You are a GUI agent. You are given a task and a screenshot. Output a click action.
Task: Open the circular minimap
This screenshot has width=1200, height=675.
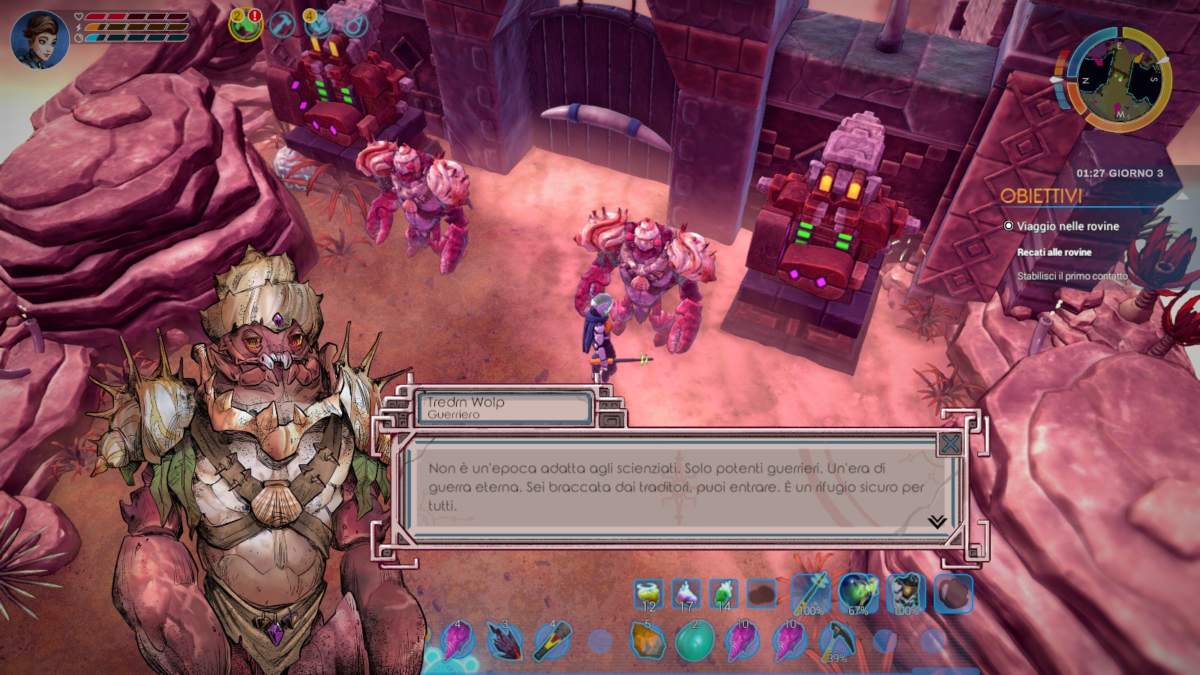(1118, 78)
